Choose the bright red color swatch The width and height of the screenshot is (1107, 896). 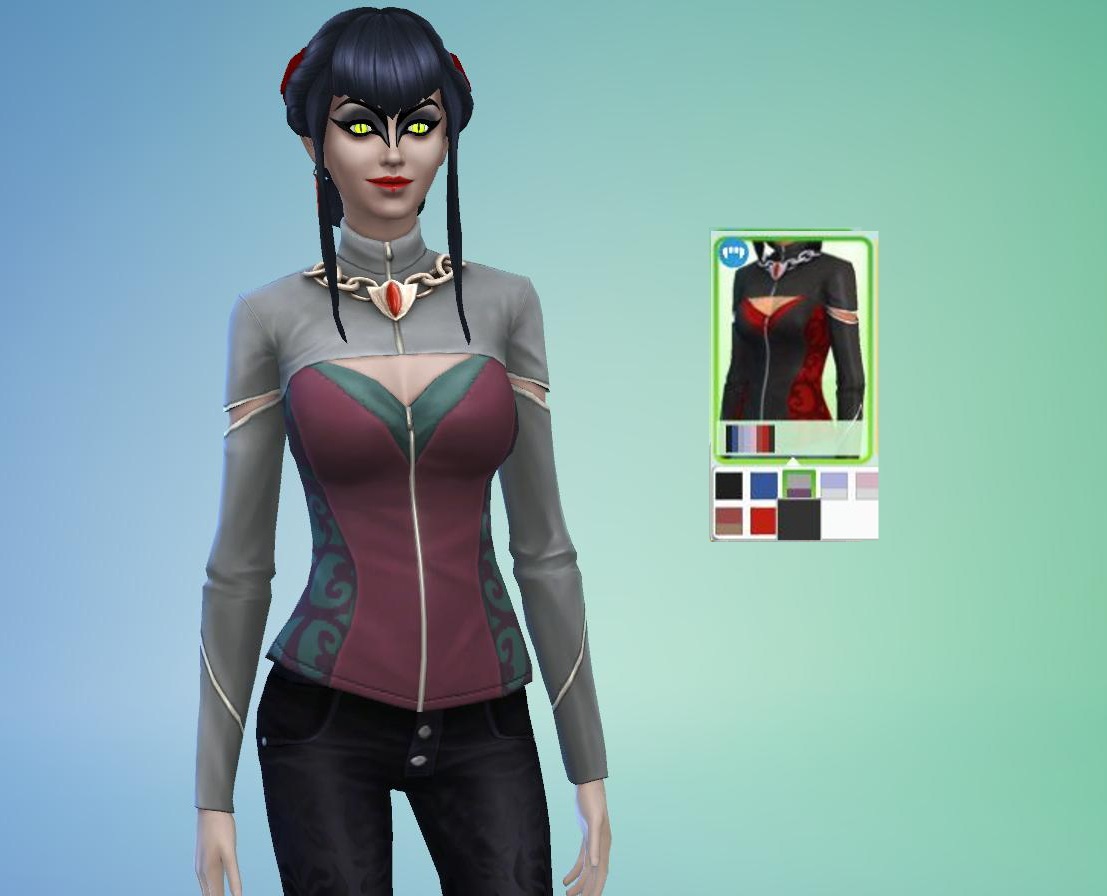(x=764, y=521)
